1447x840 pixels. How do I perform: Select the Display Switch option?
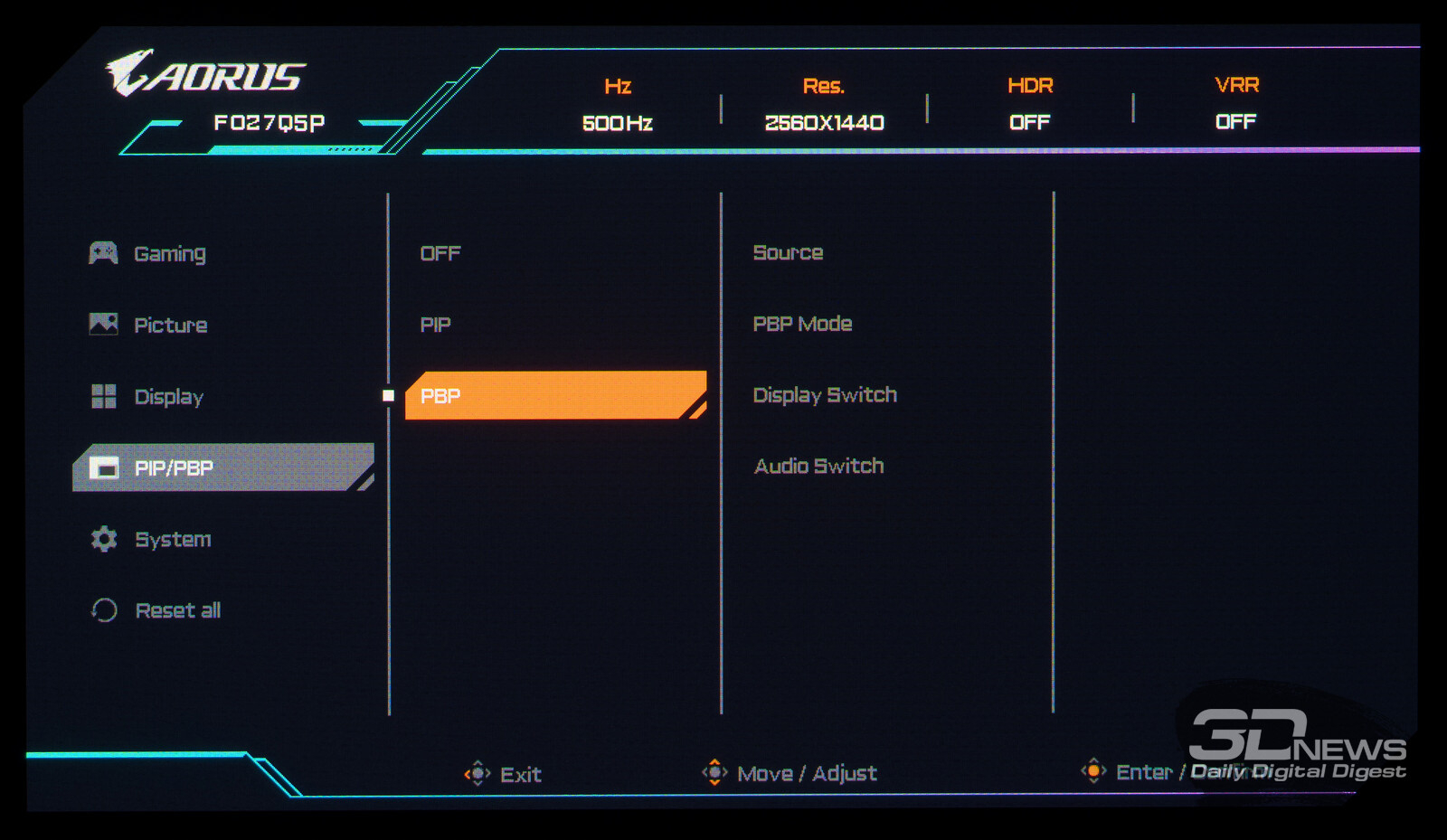click(825, 395)
